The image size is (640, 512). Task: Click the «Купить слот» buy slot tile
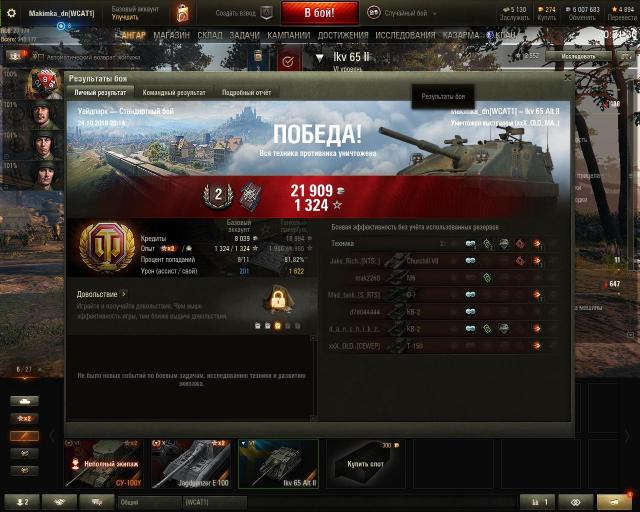366,463
